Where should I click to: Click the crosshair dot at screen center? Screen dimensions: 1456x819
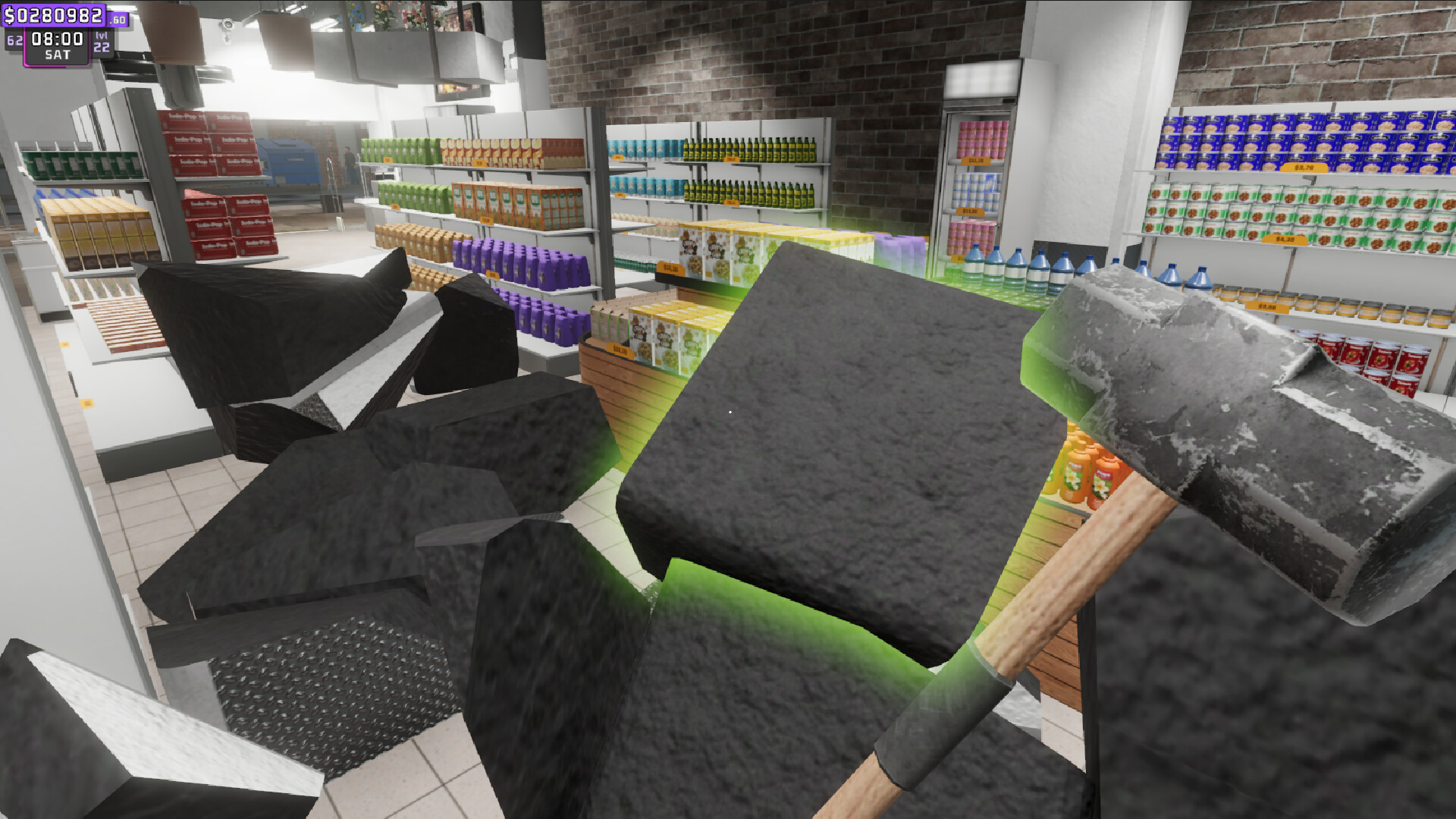tap(729, 410)
